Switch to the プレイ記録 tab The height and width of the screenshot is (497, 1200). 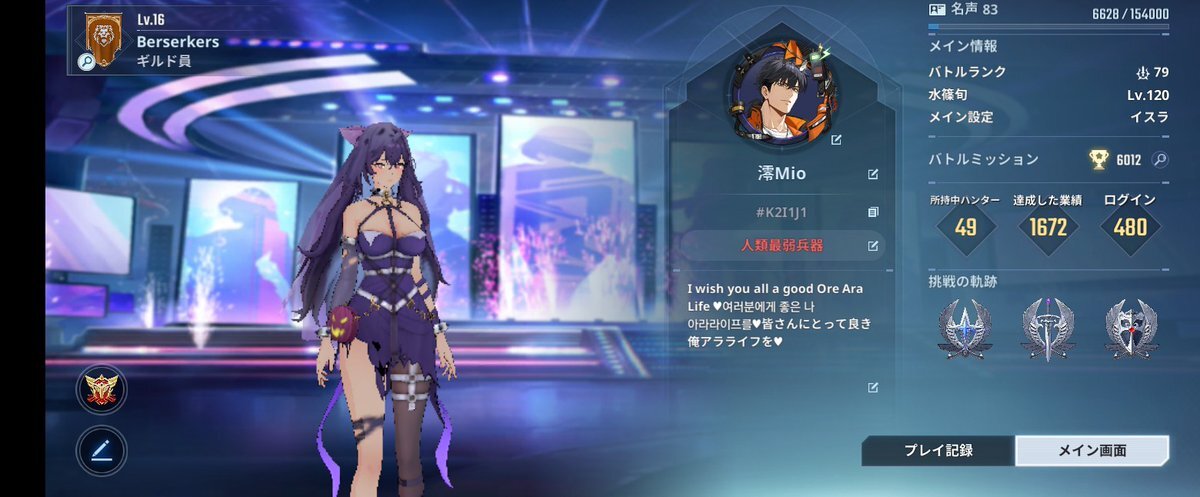pyautogui.click(x=938, y=451)
